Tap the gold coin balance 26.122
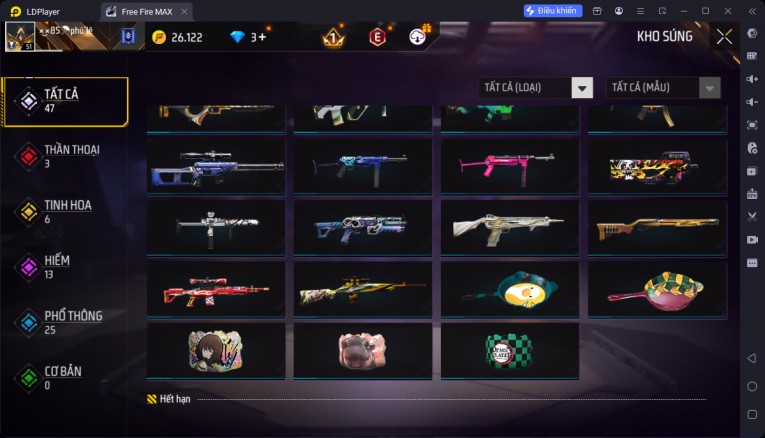 [x=177, y=37]
